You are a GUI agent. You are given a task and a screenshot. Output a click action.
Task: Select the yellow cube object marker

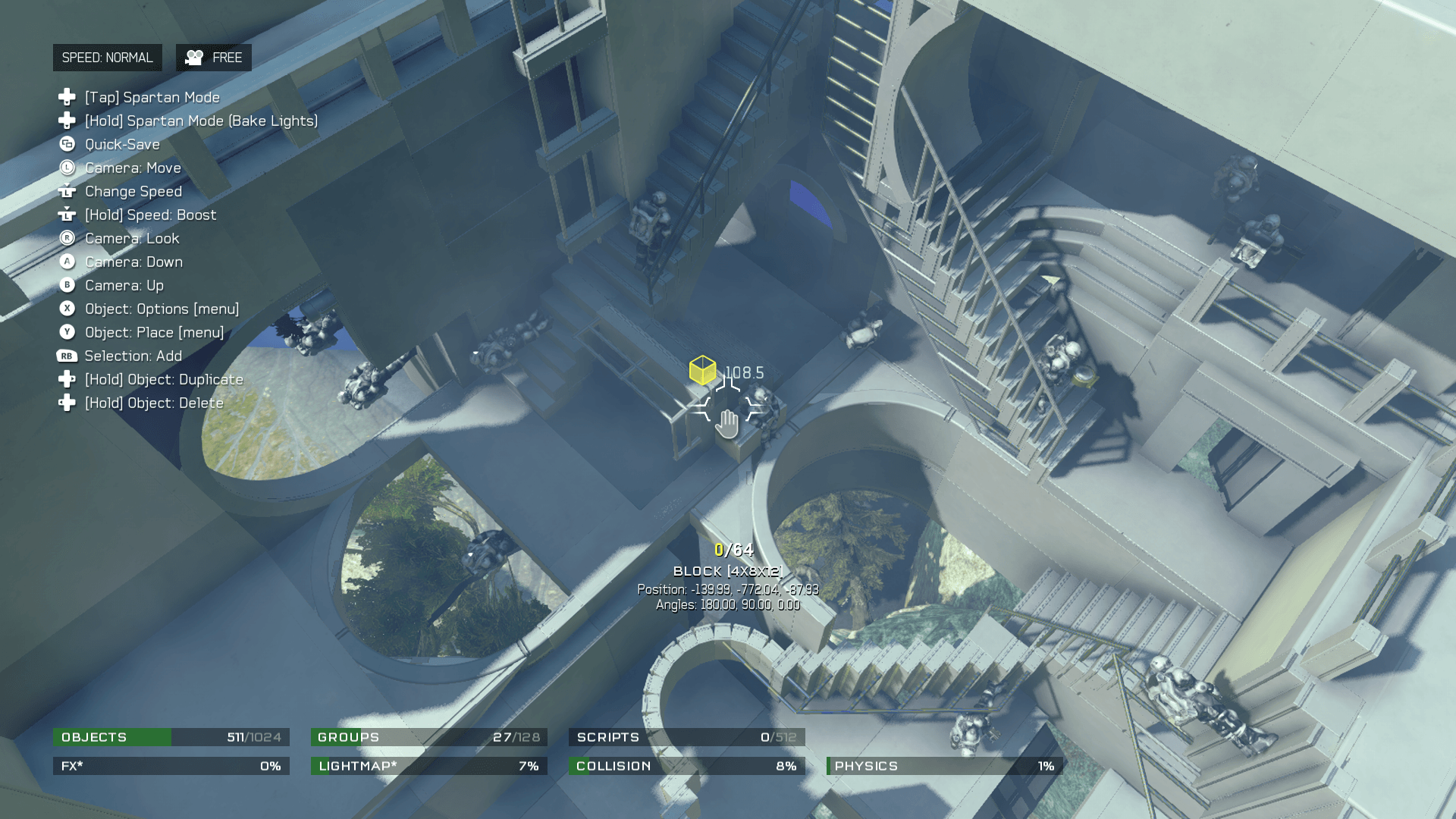[702, 370]
